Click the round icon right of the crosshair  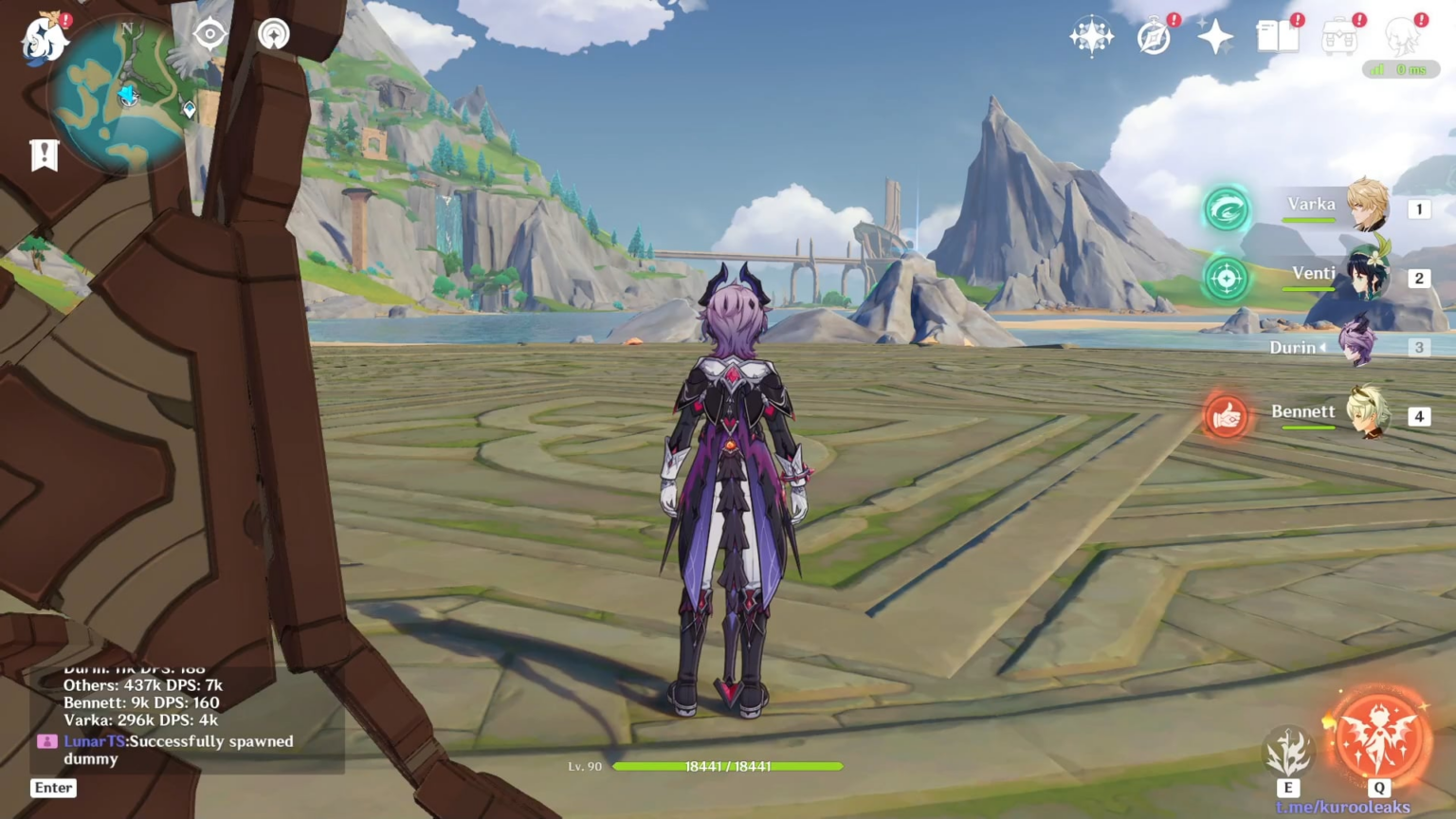pyautogui.click(x=274, y=35)
